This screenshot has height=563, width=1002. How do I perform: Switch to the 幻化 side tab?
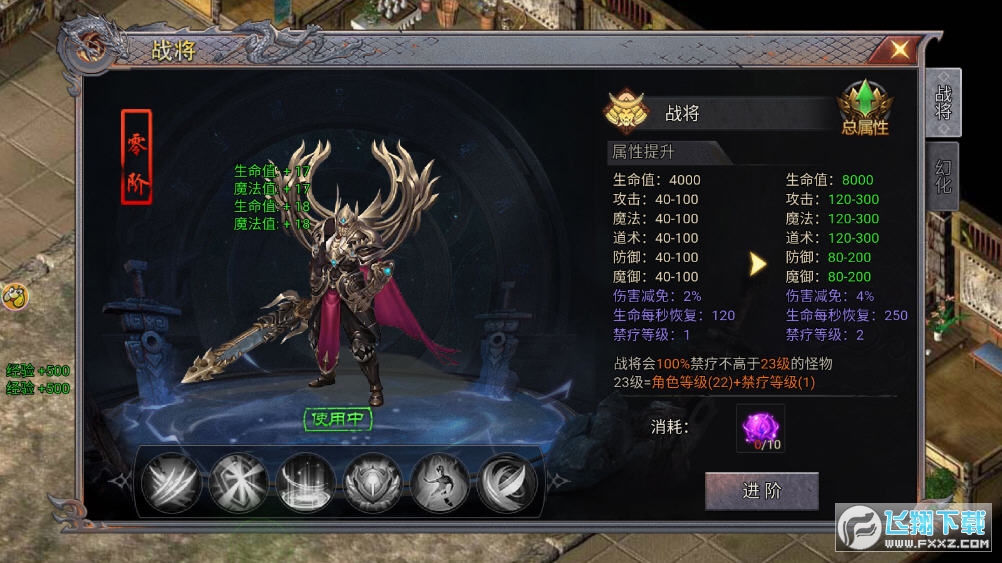(943, 177)
